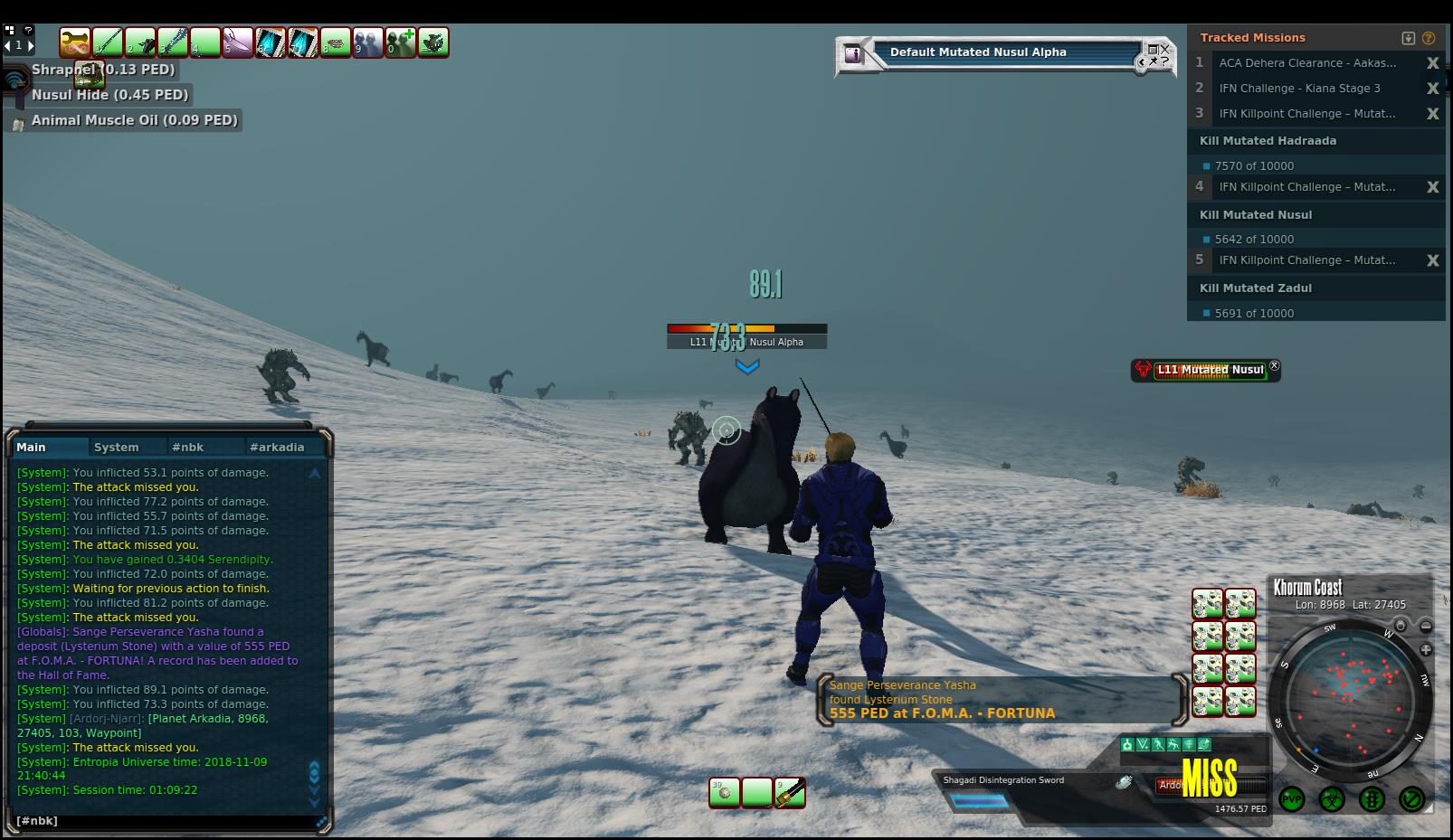Collapse the Tracked Missions panel
Image resolution: width=1453 pixels, height=840 pixels.
tap(1408, 38)
